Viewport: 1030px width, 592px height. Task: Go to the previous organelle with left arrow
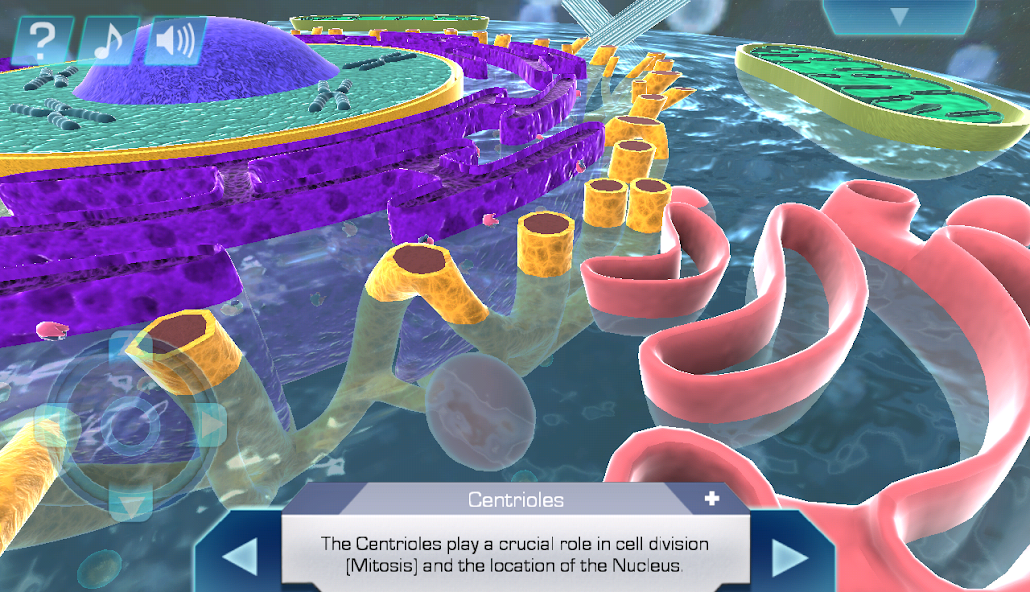240,557
